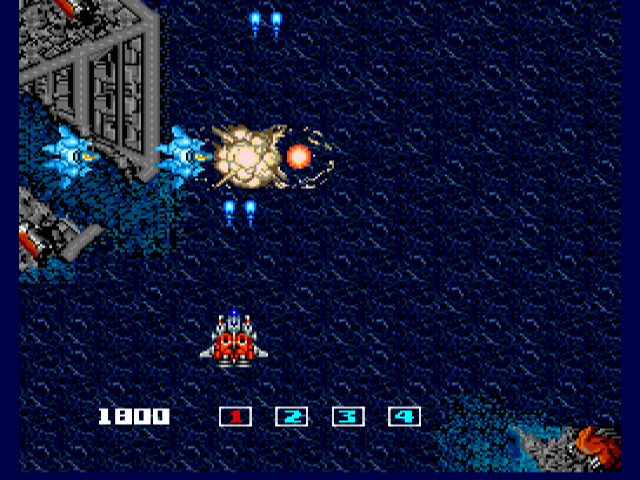Activate weapon slot number 4

pos(404,417)
